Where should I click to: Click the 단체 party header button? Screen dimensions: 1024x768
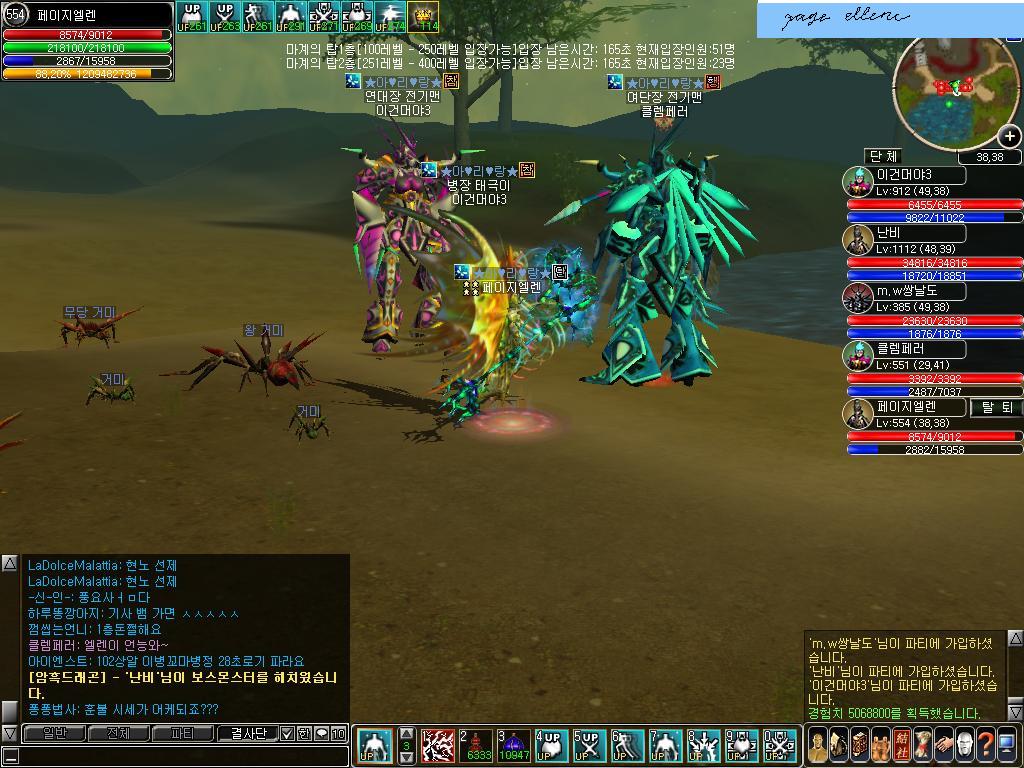[883, 156]
